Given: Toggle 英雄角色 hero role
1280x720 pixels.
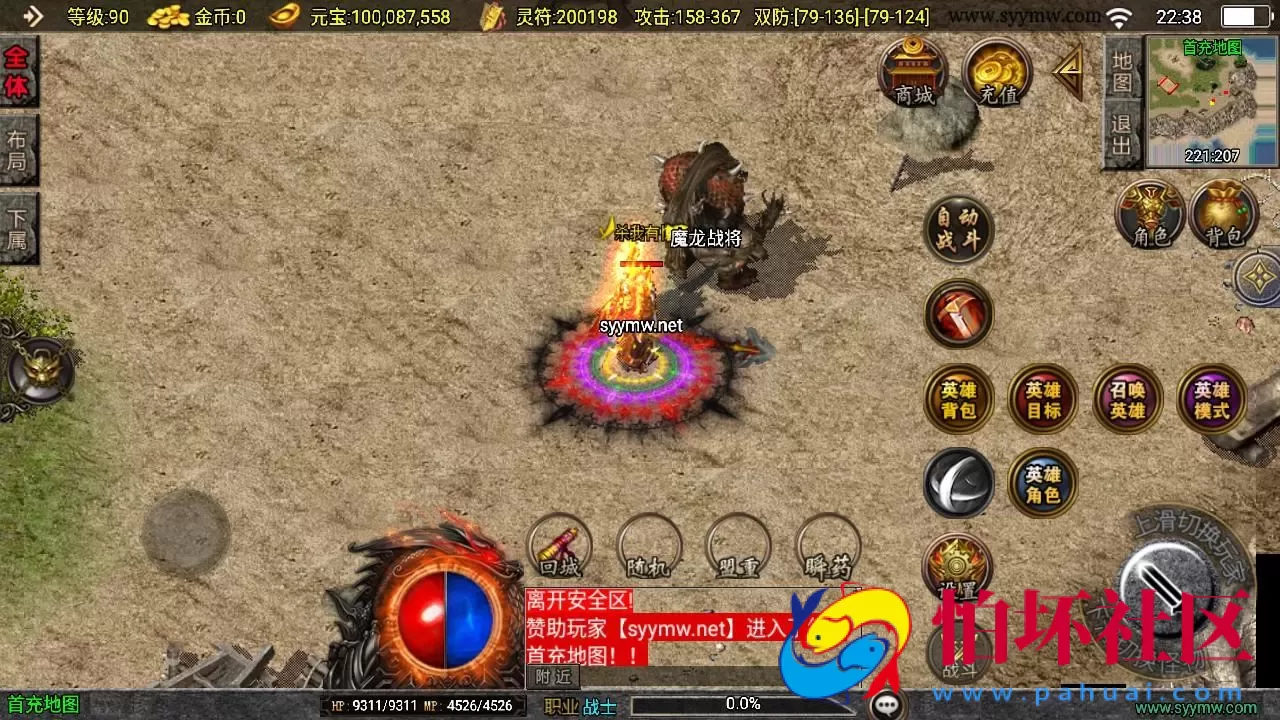Looking at the screenshot, I should click(1041, 483).
